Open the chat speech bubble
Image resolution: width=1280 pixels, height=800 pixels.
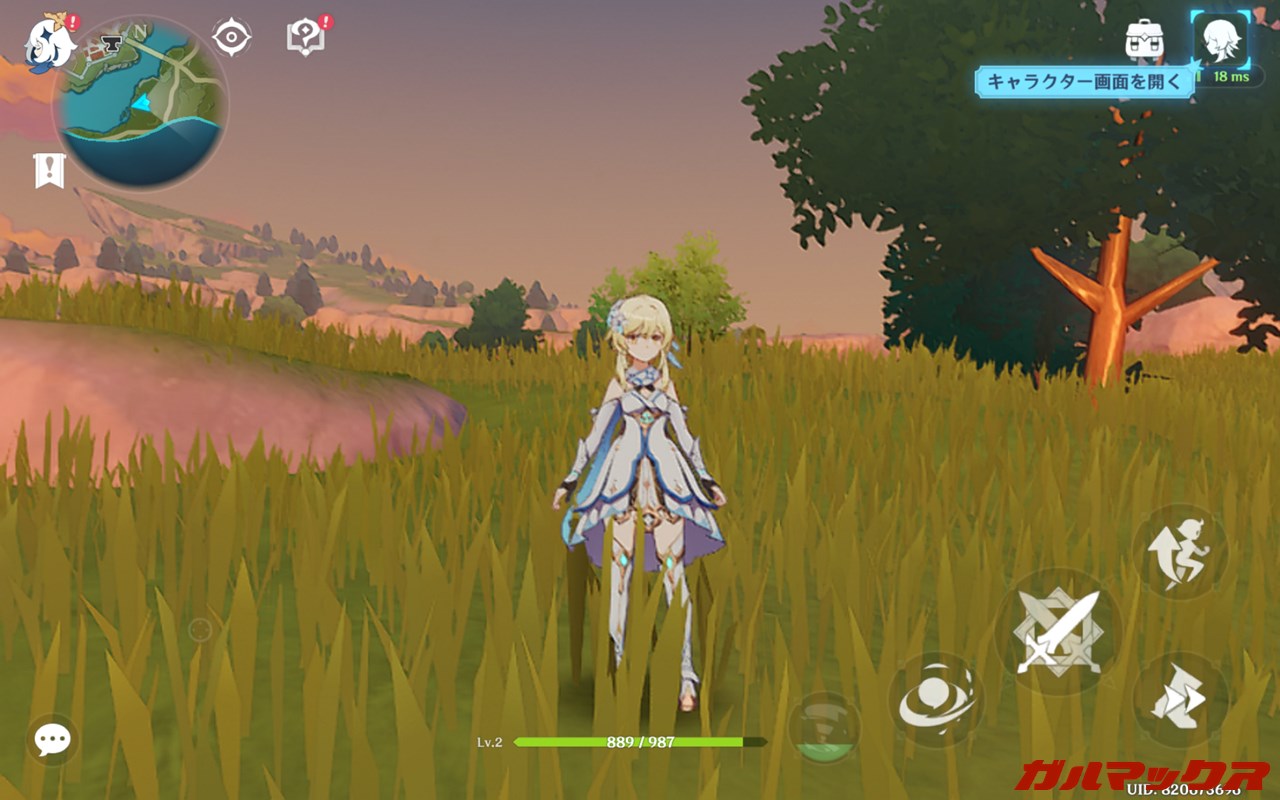click(x=52, y=740)
